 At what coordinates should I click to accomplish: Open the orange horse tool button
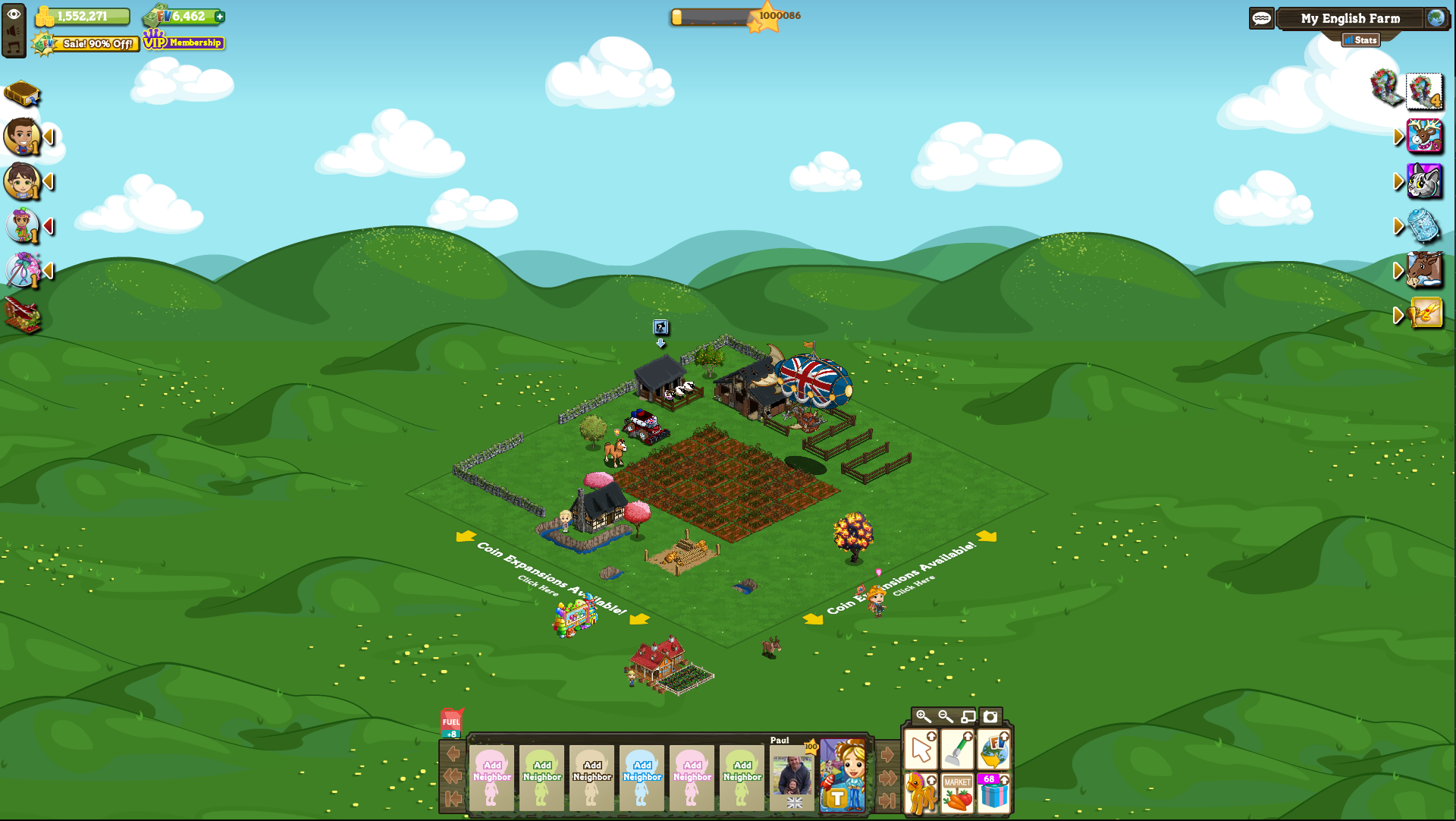tap(921, 794)
